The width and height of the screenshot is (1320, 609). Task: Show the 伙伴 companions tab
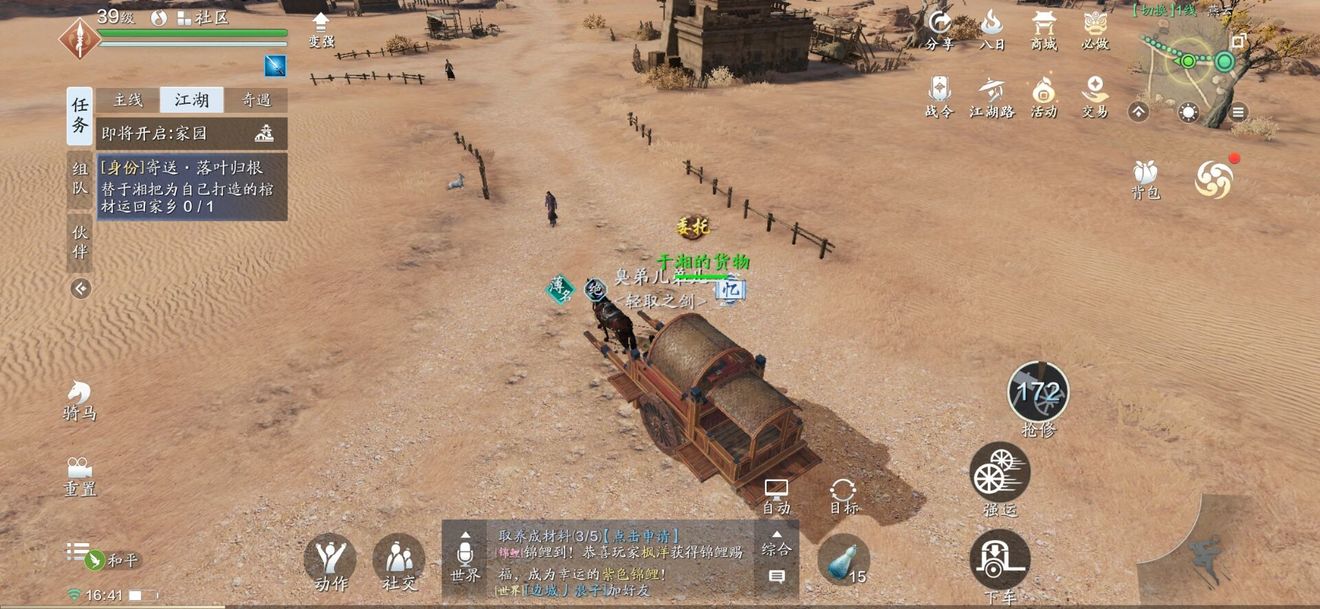[80, 241]
